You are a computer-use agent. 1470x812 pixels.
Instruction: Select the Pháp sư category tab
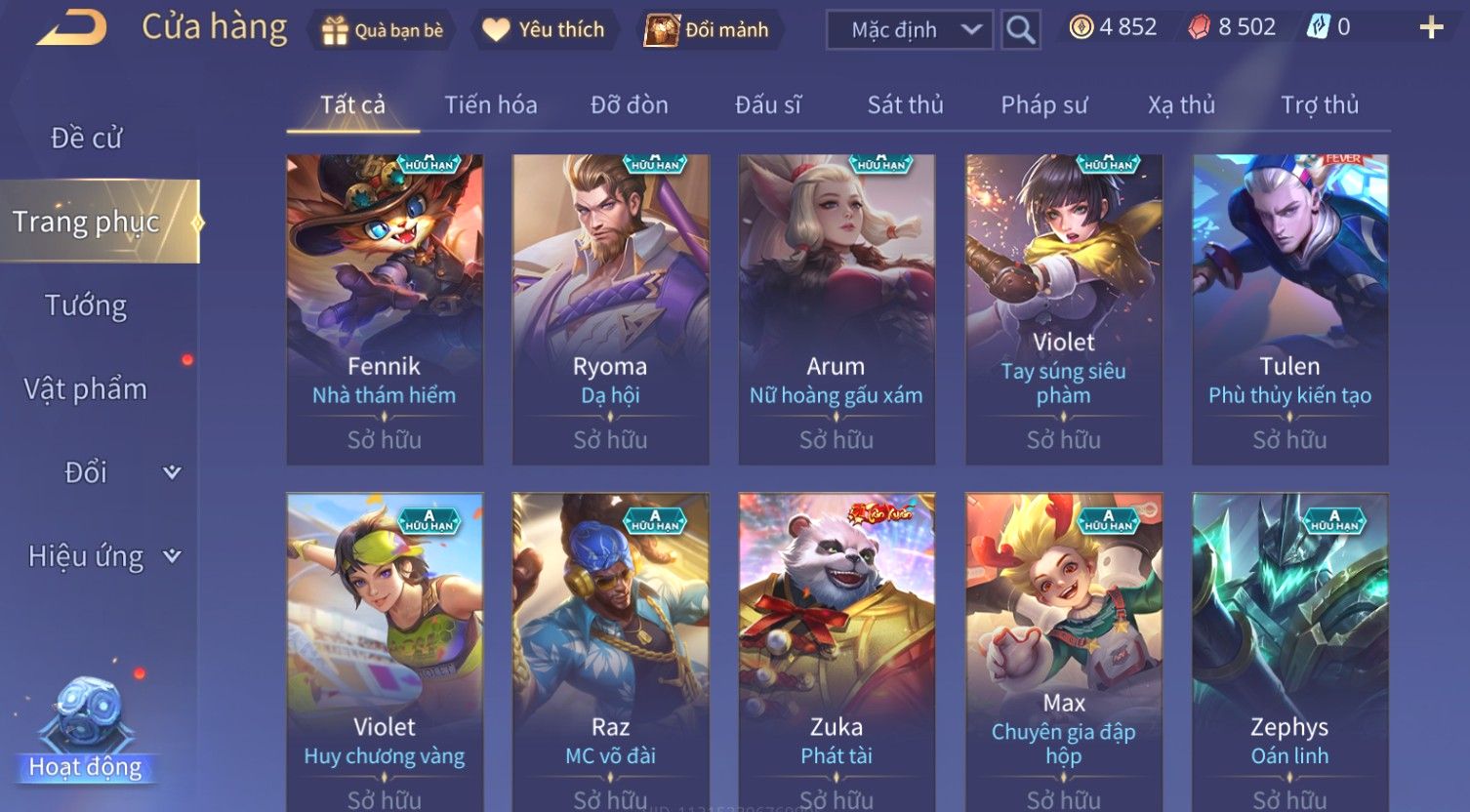point(1043,105)
